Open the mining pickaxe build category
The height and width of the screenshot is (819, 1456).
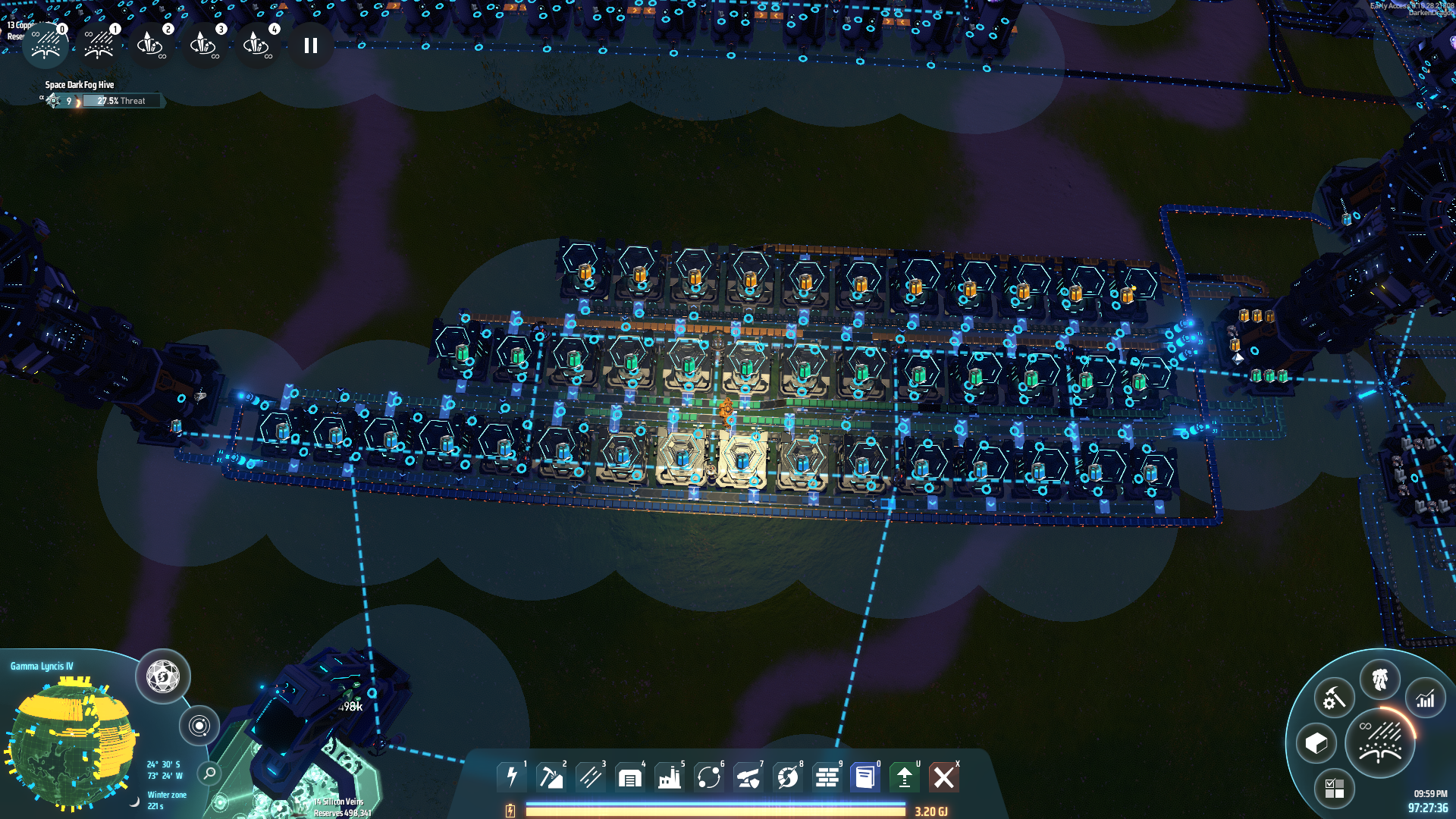tap(551, 777)
